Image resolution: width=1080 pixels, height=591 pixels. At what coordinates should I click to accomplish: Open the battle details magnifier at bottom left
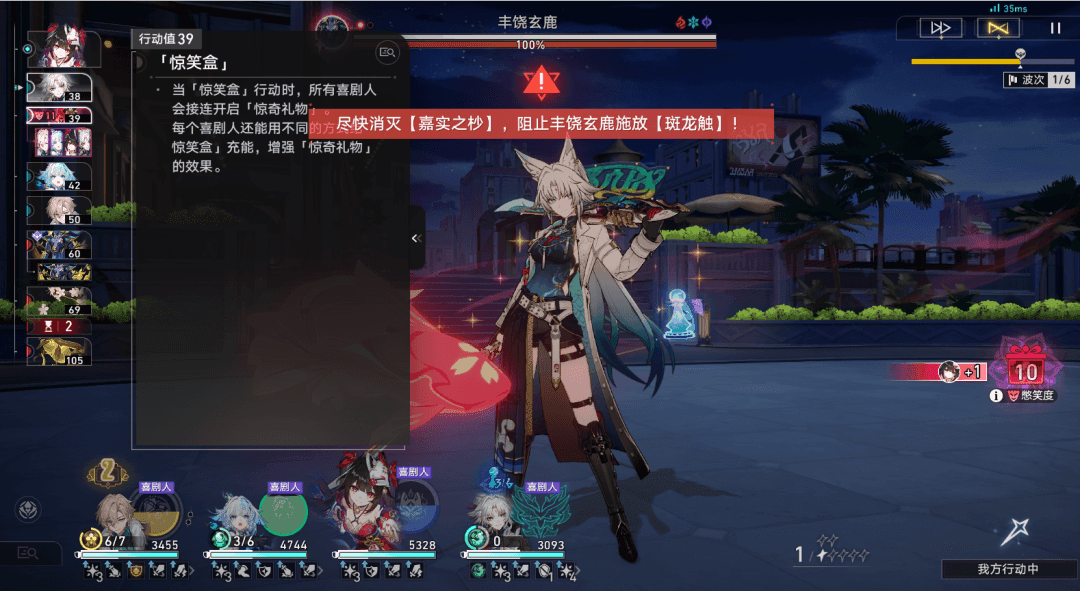(28, 552)
